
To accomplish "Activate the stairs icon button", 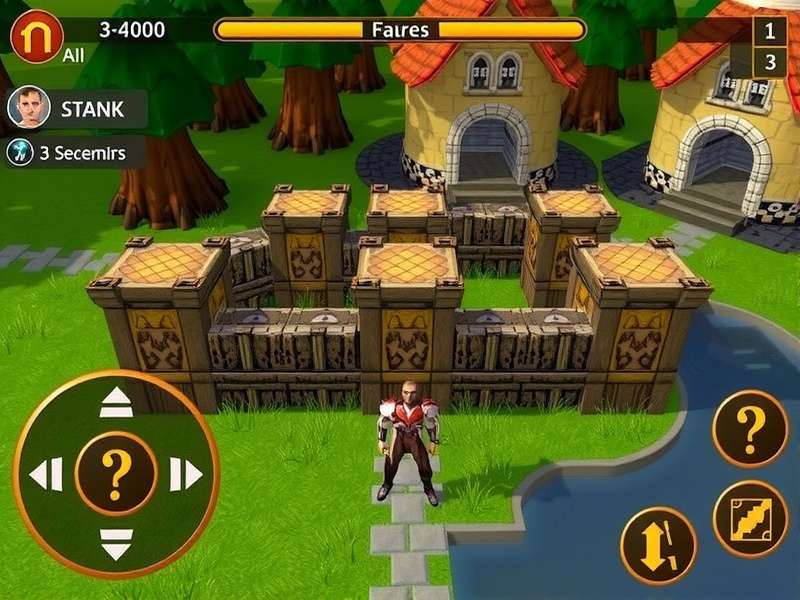I will point(751,518).
